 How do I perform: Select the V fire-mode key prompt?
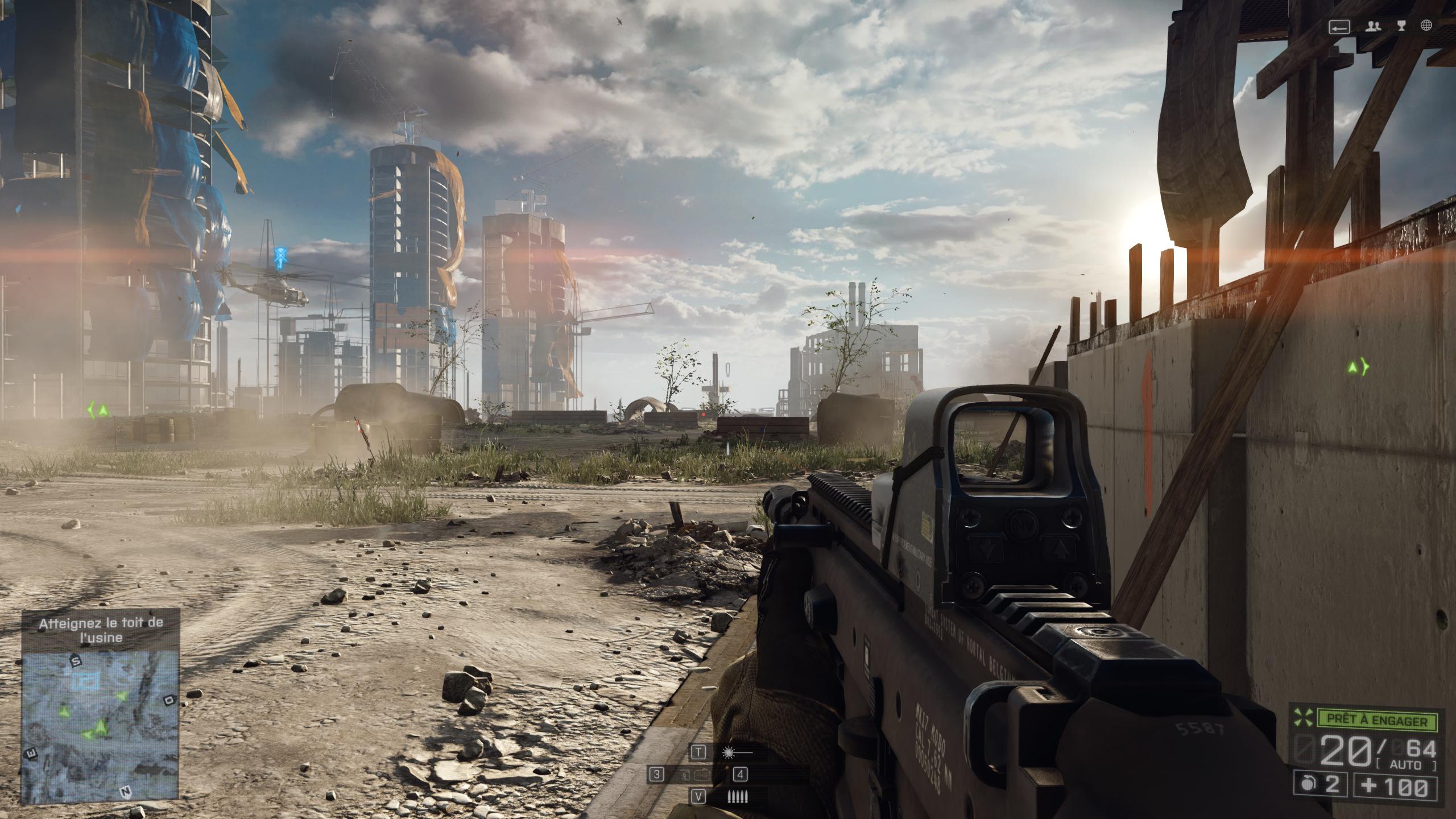(x=699, y=797)
